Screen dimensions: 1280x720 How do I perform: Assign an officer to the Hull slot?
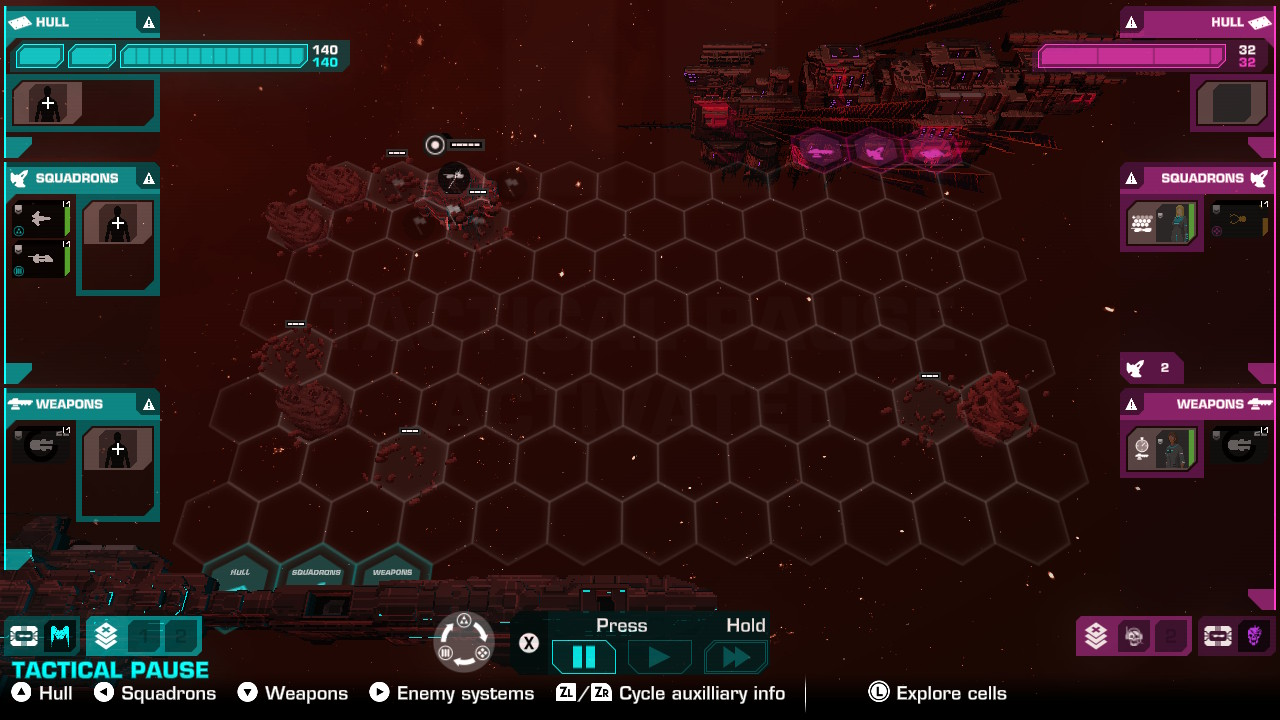(47, 103)
